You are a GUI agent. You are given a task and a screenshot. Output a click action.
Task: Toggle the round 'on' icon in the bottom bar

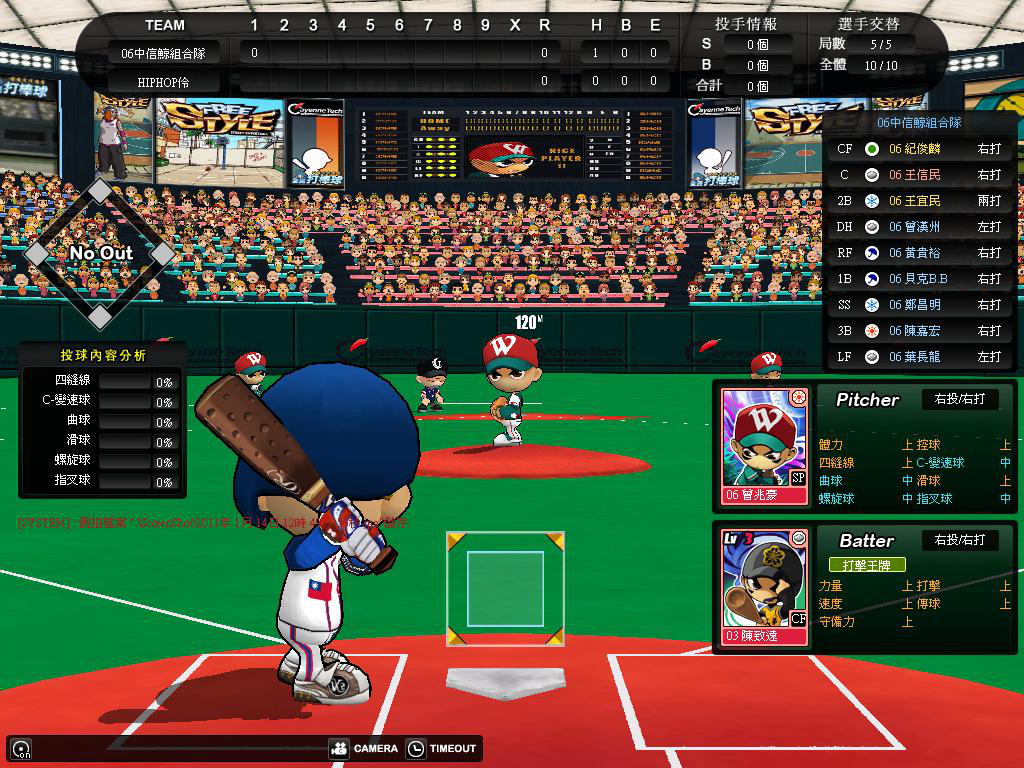pyautogui.click(x=20, y=749)
